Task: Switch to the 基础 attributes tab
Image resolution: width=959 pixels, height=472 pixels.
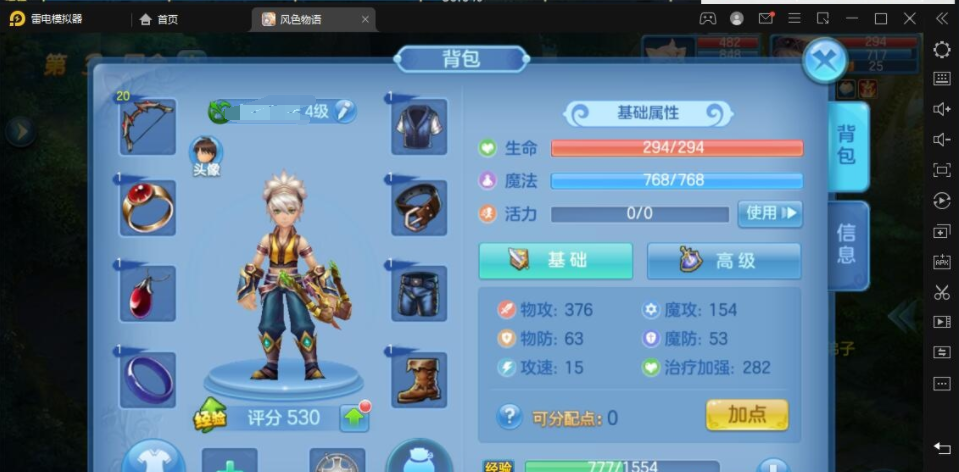Action: [555, 261]
